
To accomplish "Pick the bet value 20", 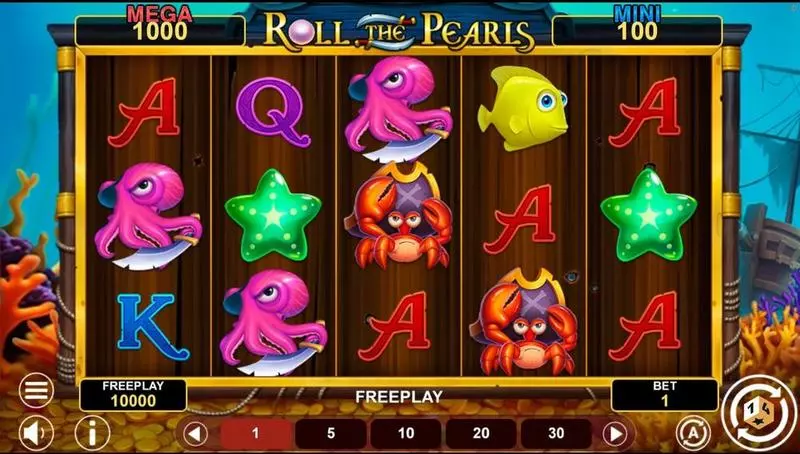I will [x=481, y=434].
